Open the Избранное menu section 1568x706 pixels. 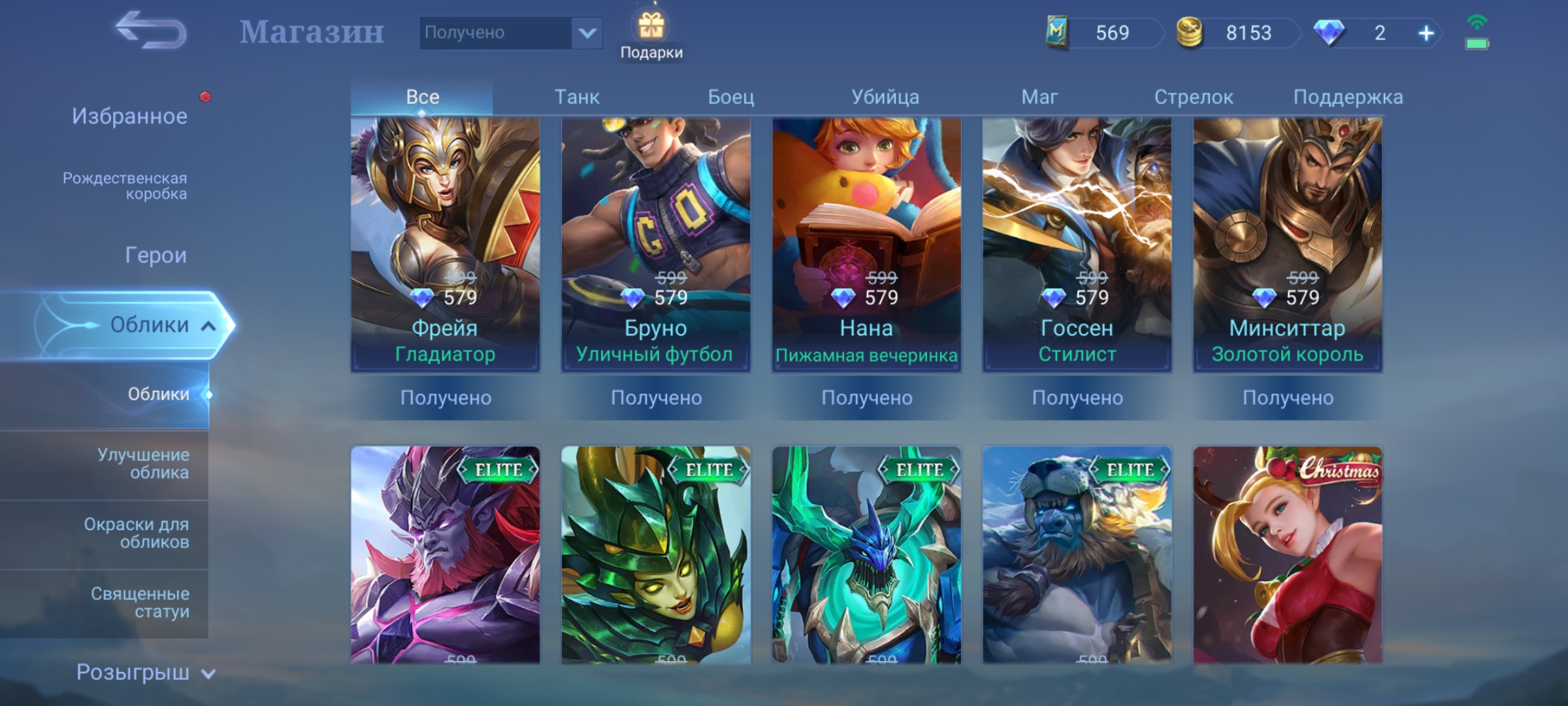coord(129,116)
